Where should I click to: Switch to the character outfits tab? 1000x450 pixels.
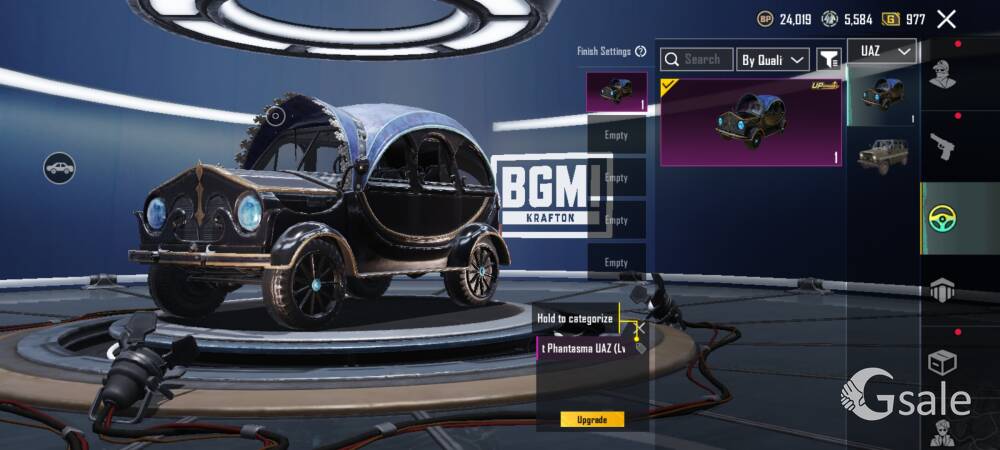(x=942, y=74)
